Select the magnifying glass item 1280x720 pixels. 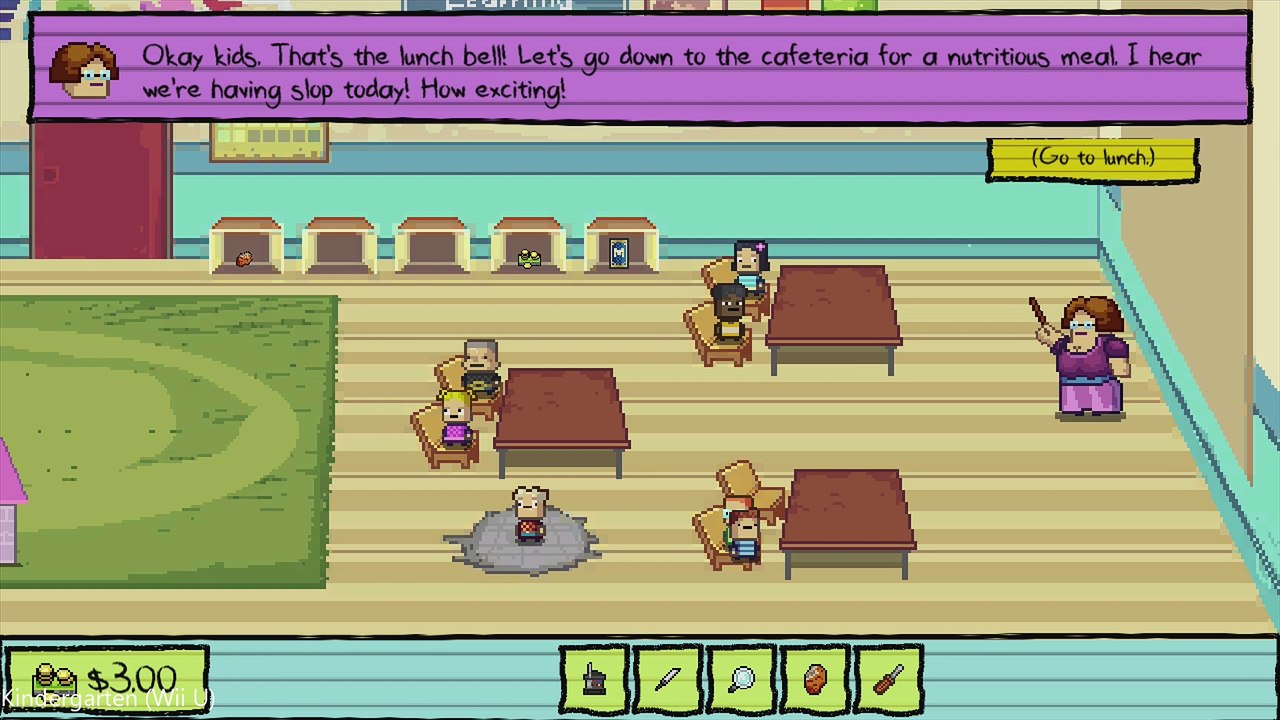(741, 679)
